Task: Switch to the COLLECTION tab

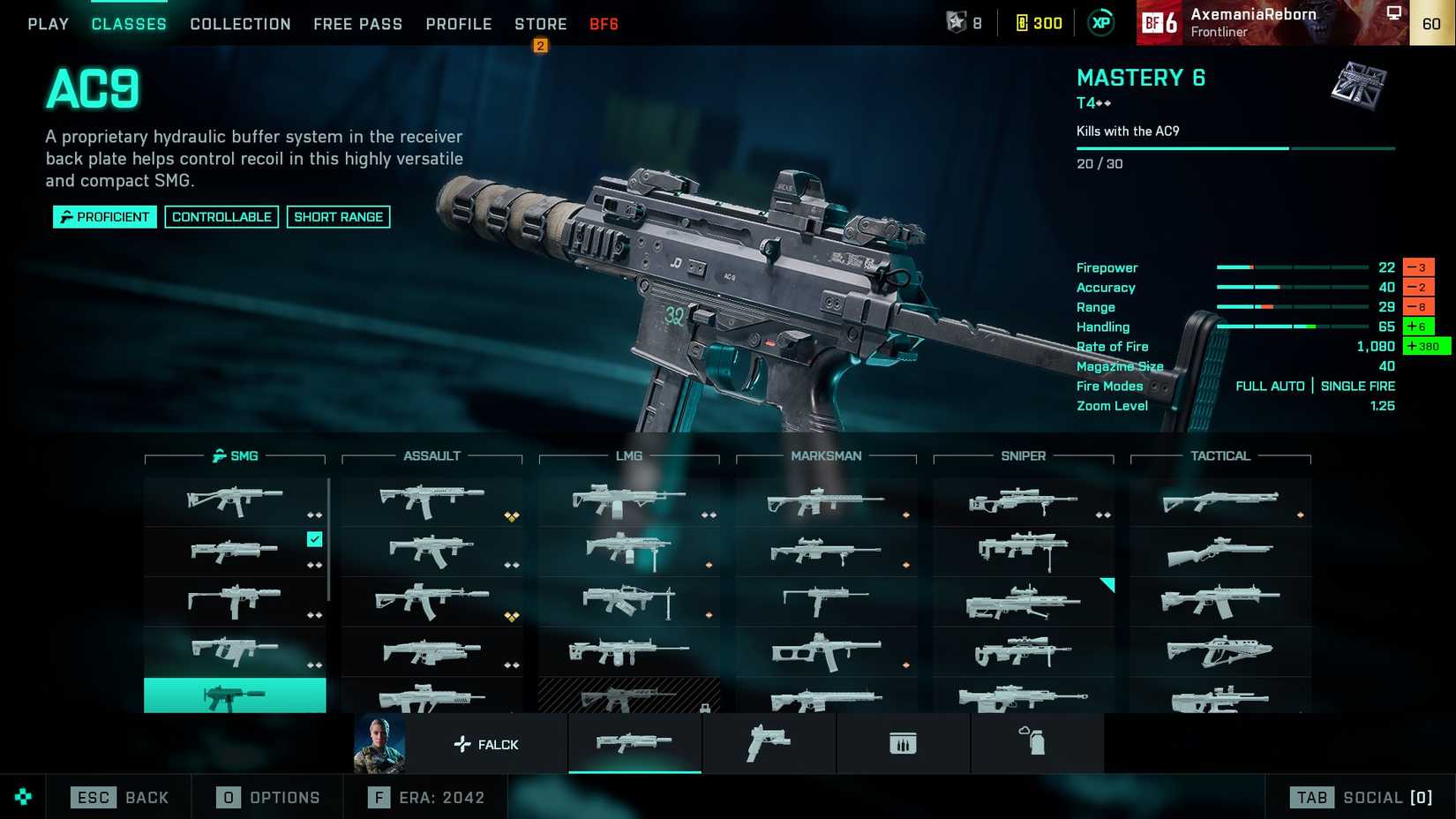Action: [239, 24]
